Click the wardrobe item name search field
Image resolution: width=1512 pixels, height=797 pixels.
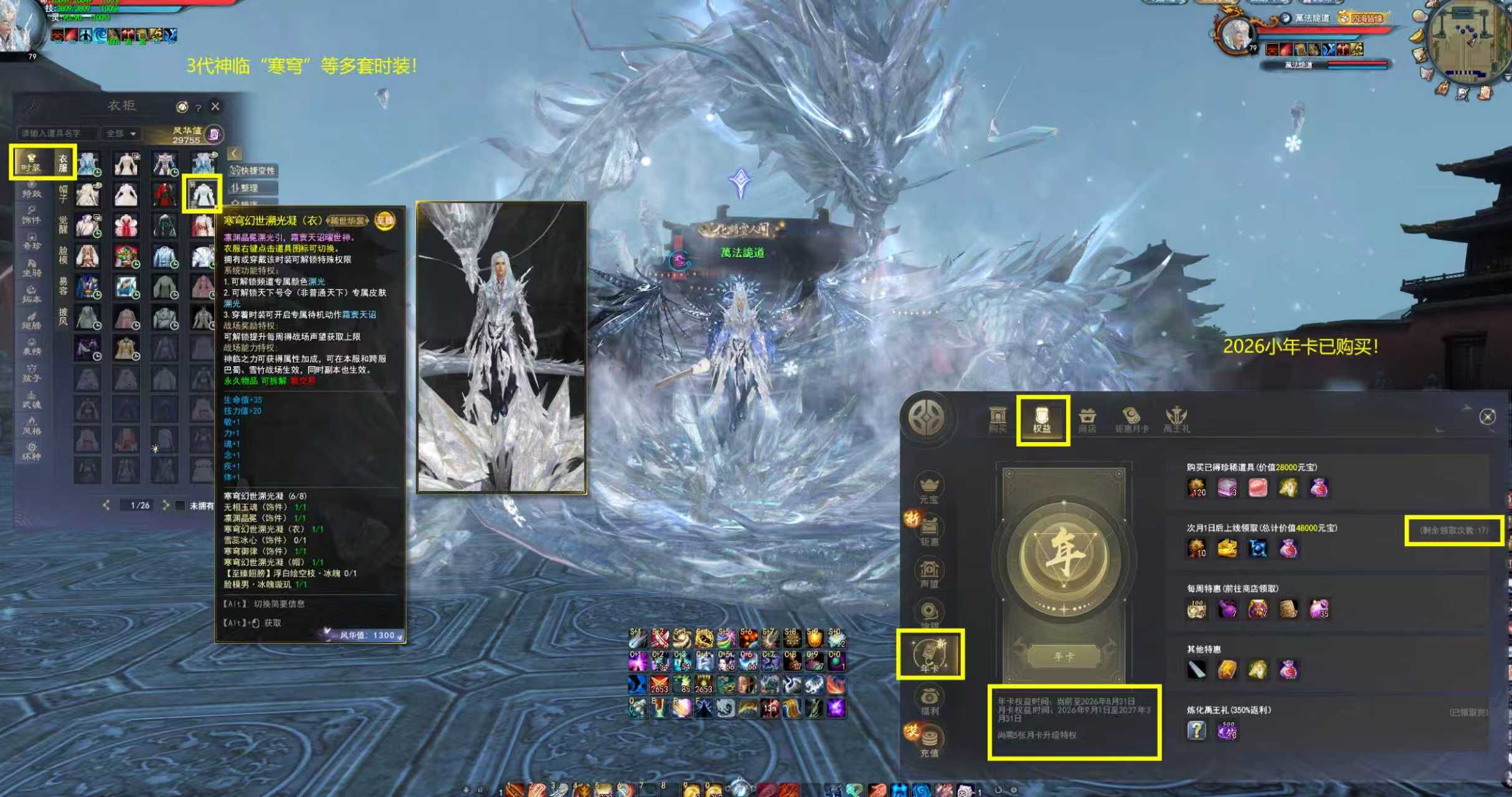(x=56, y=133)
